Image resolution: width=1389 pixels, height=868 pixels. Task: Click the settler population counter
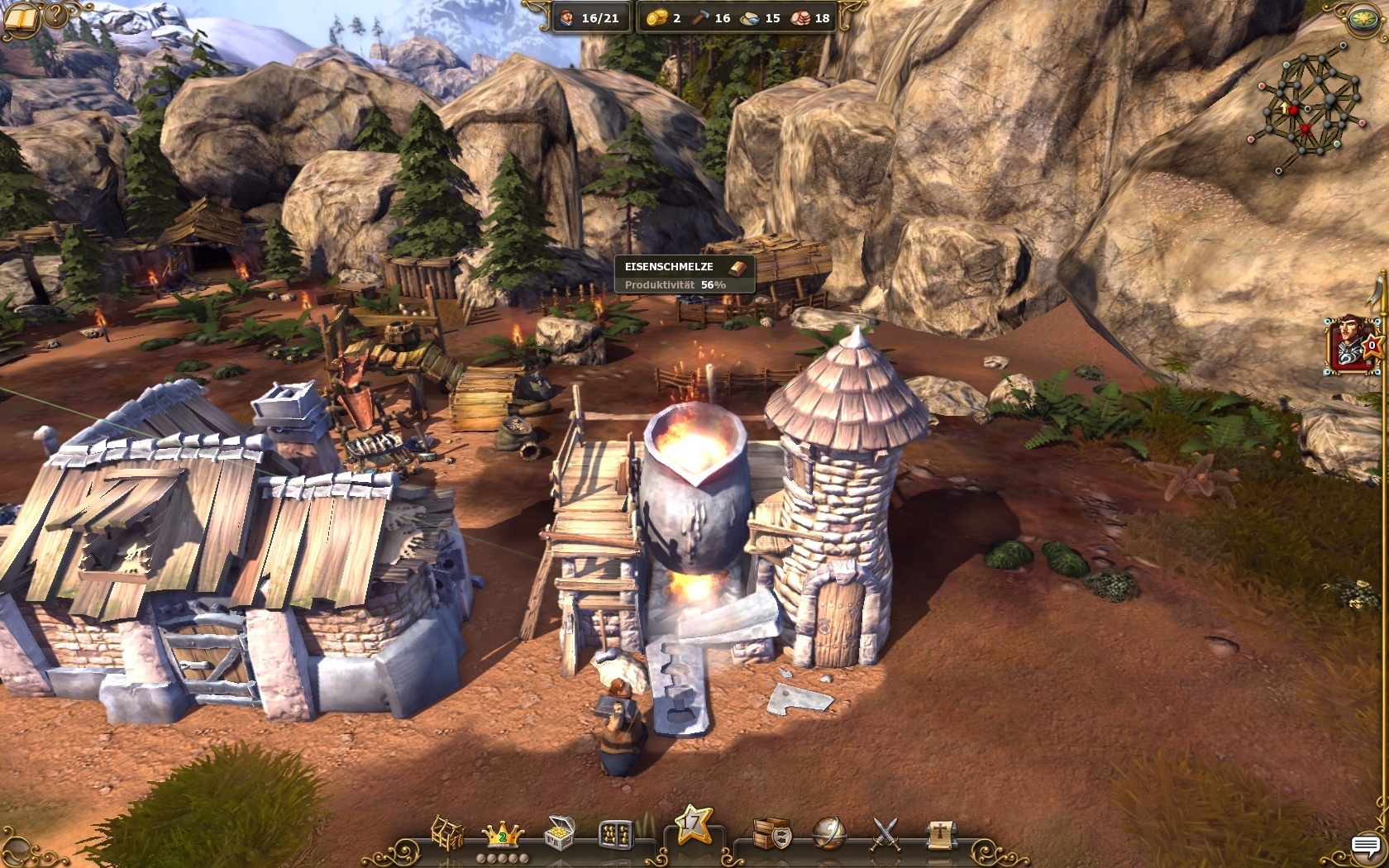[589, 17]
